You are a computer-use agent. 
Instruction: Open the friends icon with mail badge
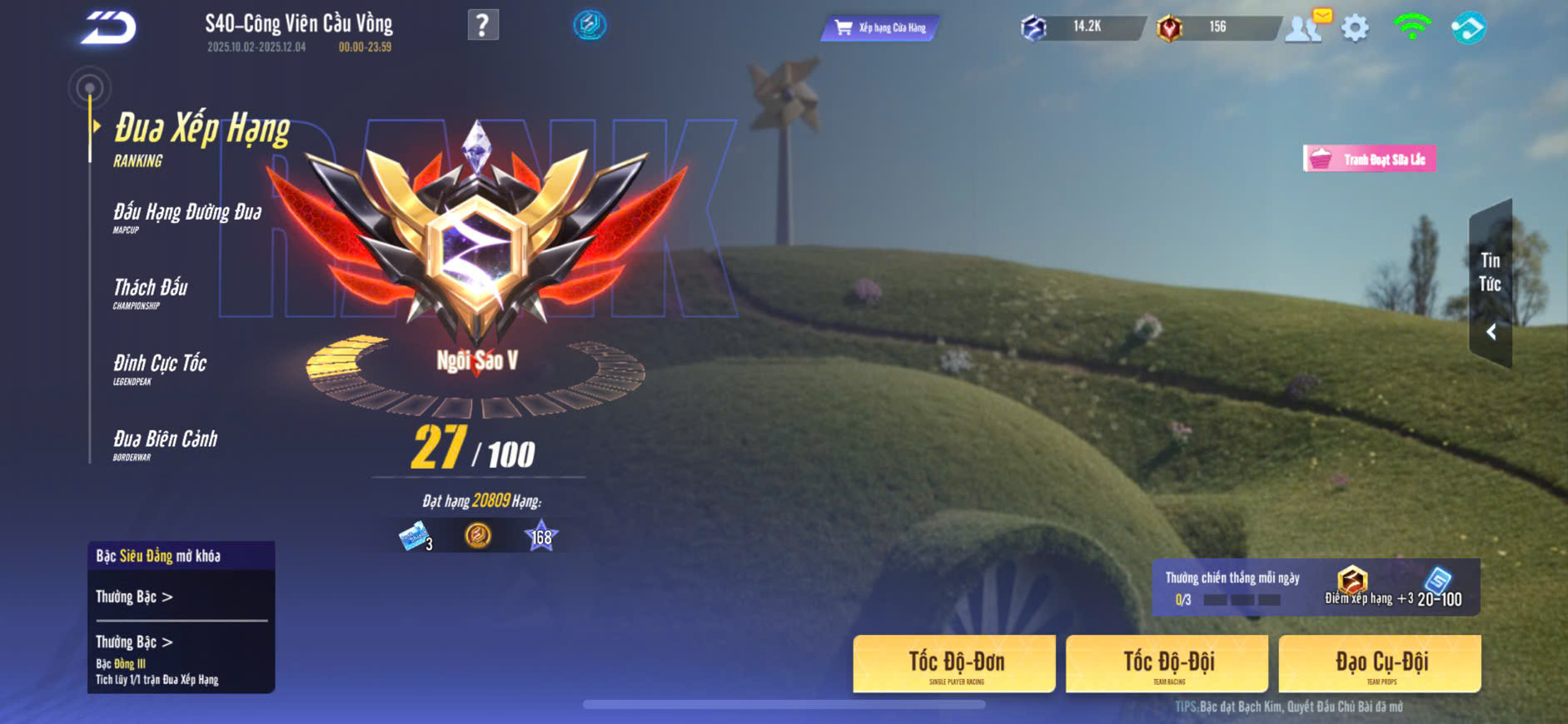point(1305,27)
